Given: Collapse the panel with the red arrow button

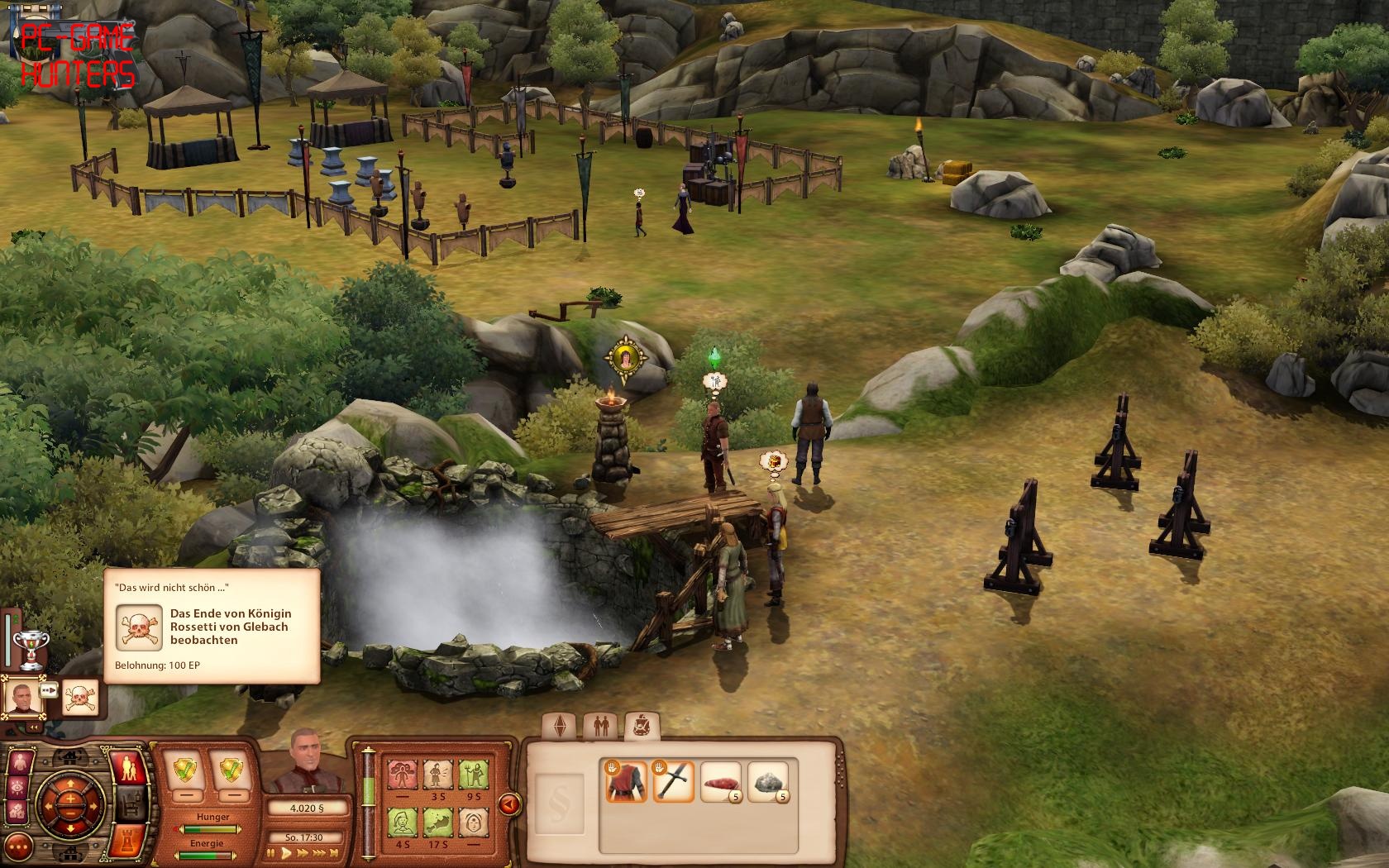Looking at the screenshot, I should point(508,803).
